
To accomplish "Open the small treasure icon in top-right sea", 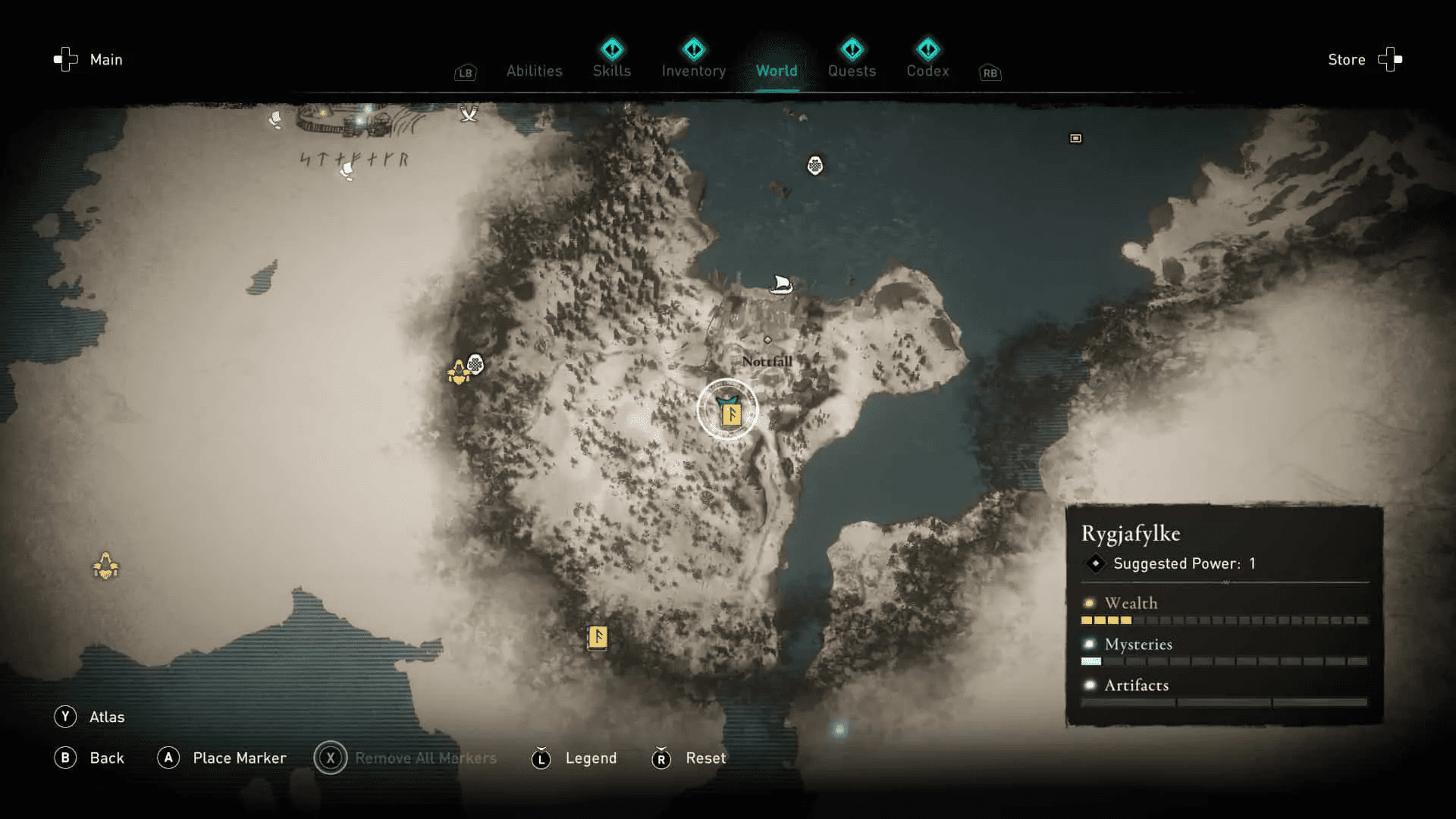I will (x=1075, y=140).
